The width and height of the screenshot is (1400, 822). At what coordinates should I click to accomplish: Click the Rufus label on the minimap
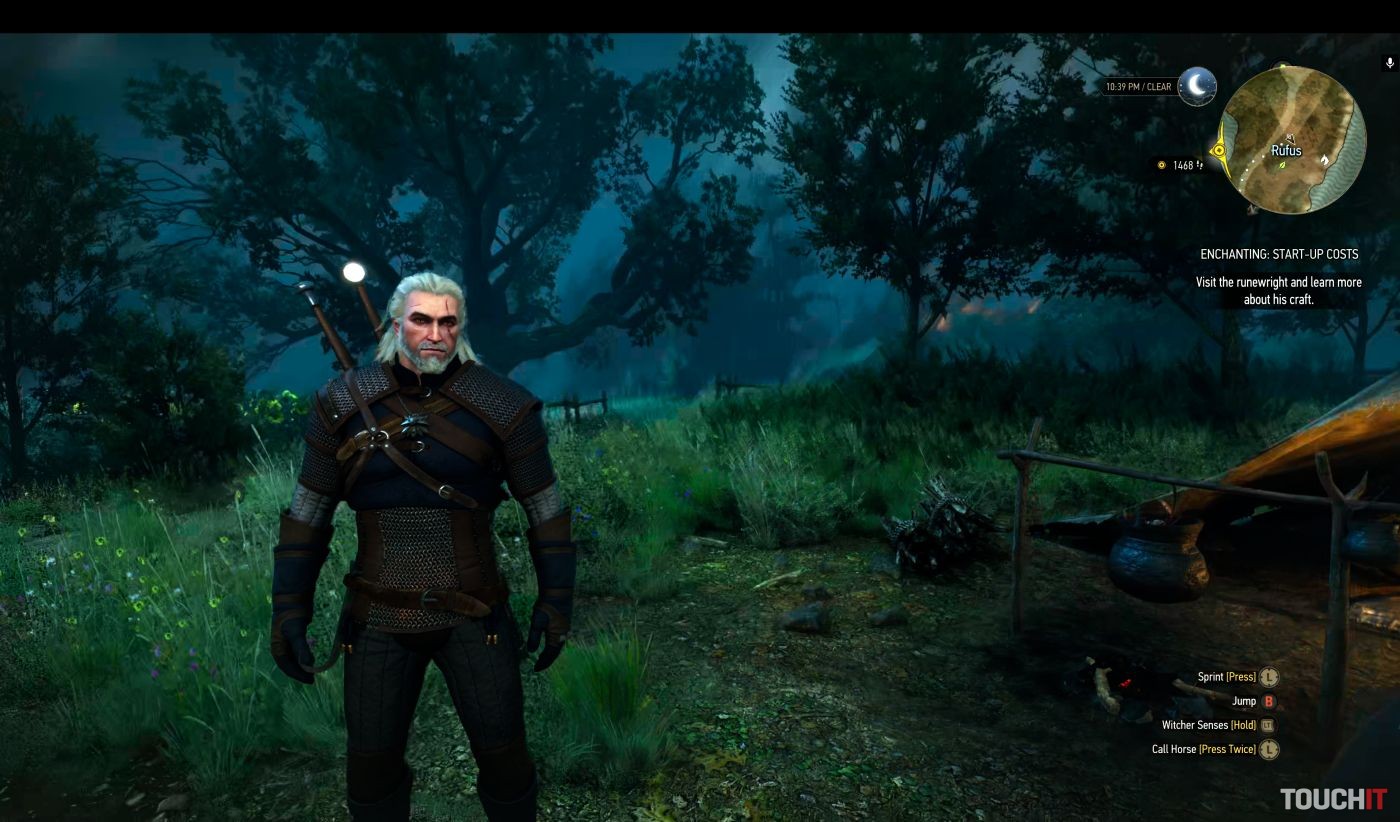(x=1286, y=150)
